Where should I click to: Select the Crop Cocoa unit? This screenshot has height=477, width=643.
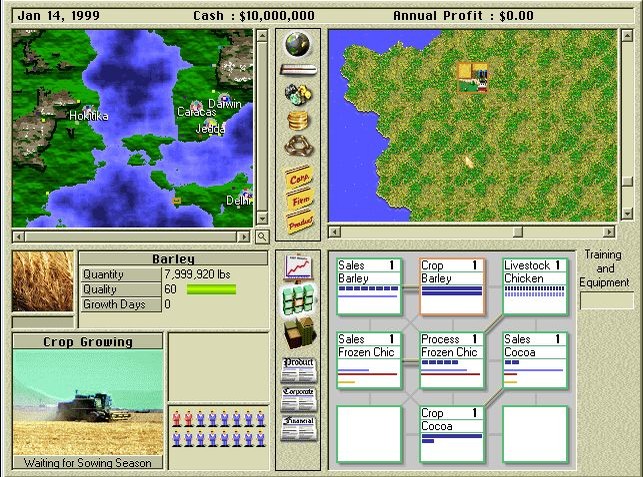[452, 433]
